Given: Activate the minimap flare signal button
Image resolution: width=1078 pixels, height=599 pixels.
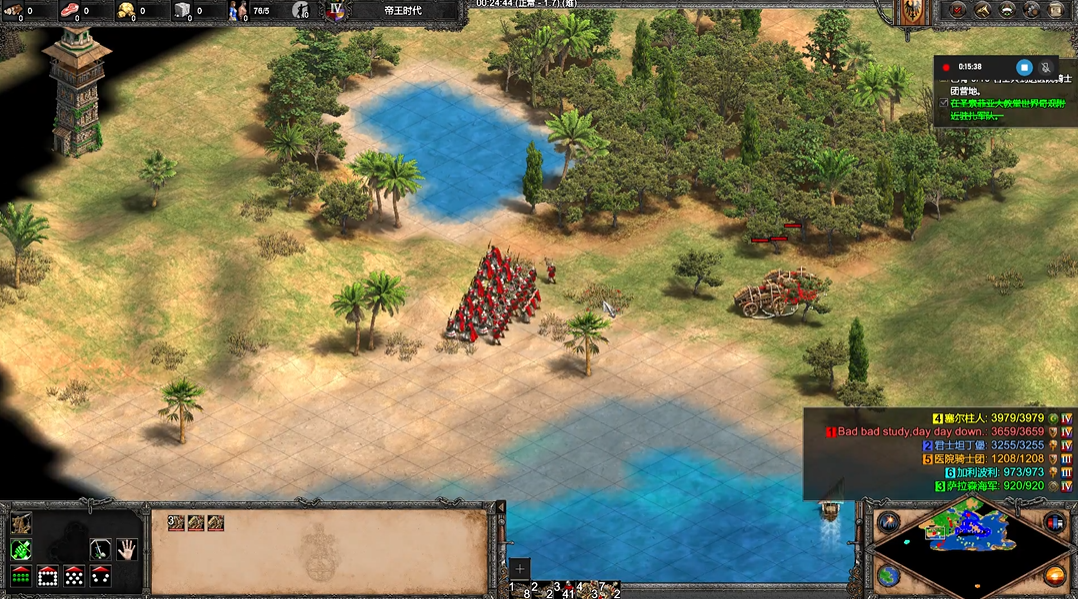Looking at the screenshot, I should (x=887, y=523).
